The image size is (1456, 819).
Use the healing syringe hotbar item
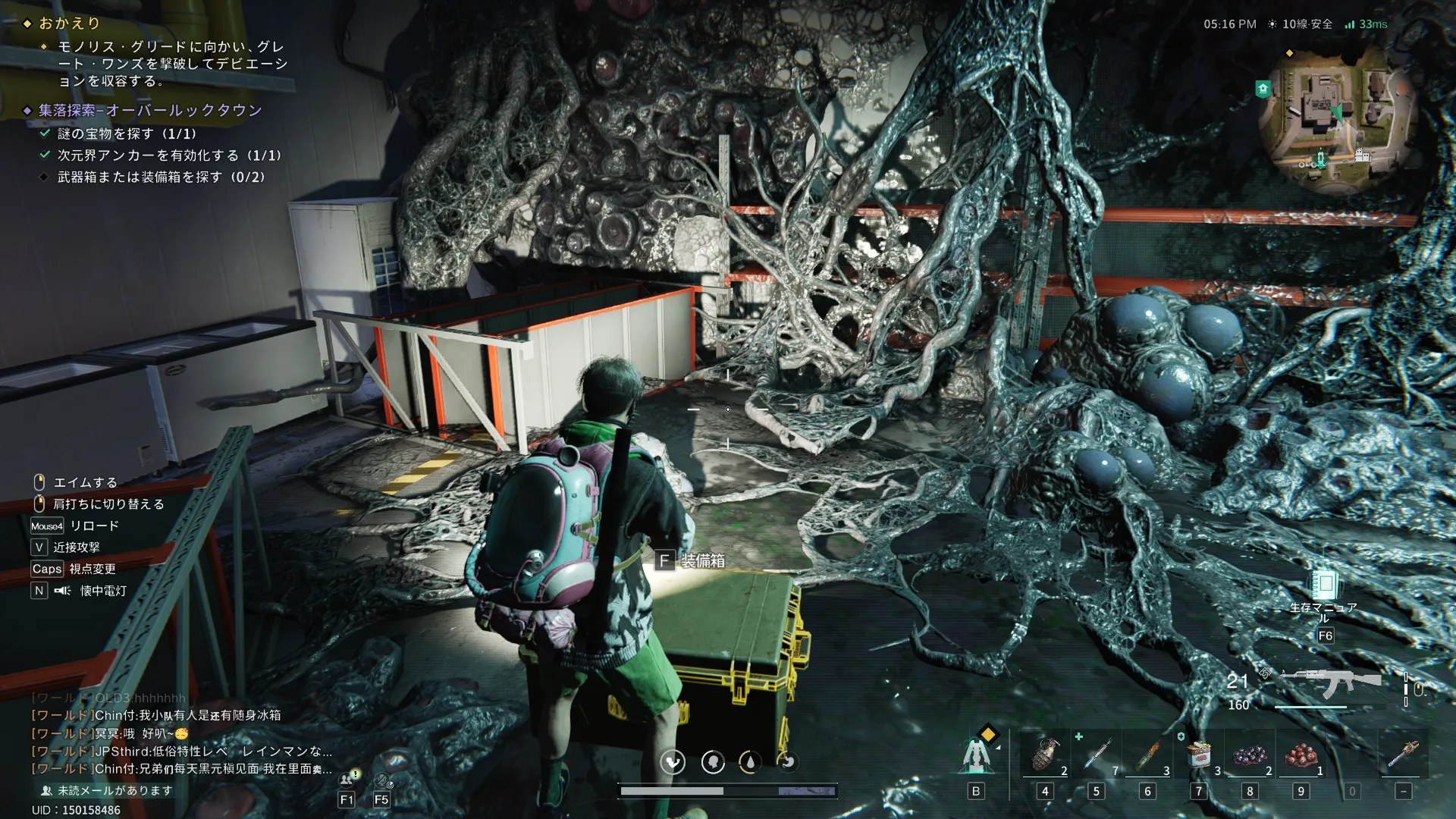point(1097,756)
